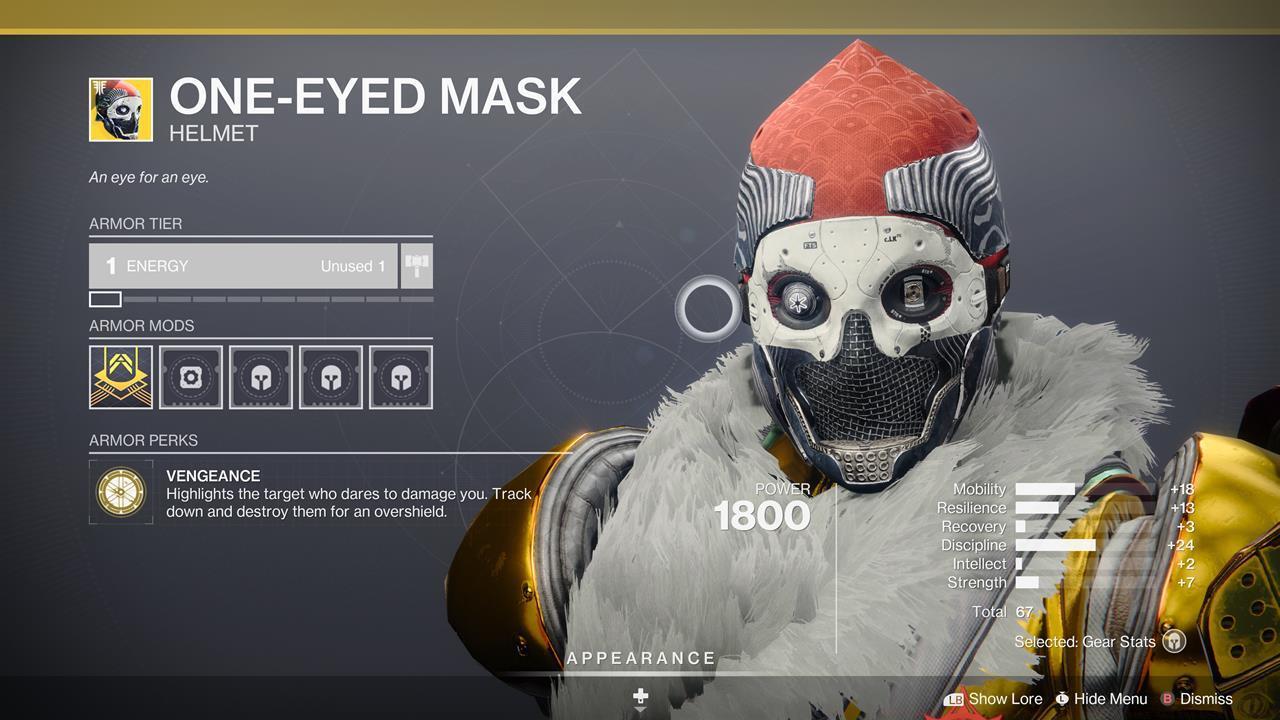1280x720 pixels.
Task: Select the third helmet mod slot
Action: pos(260,377)
